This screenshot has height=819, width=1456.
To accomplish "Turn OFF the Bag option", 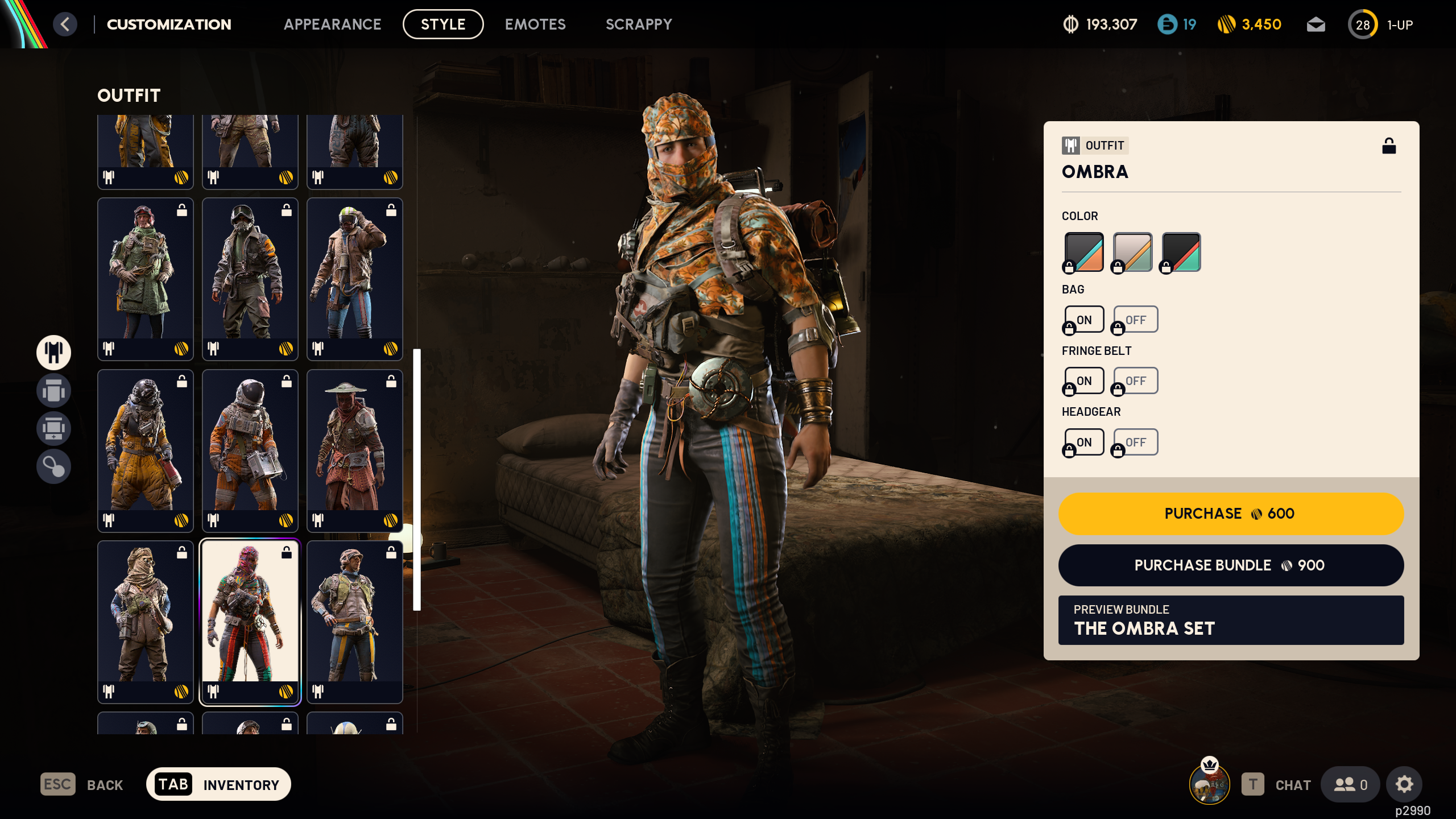I will pyautogui.click(x=1135, y=319).
